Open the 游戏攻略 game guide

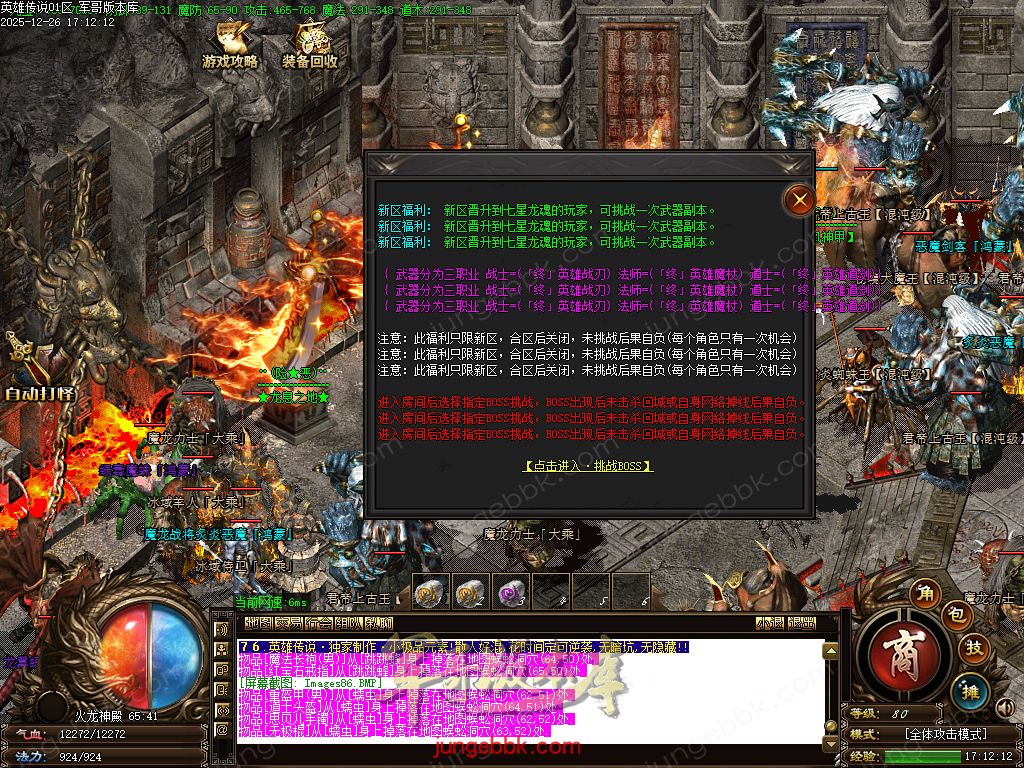tap(231, 47)
